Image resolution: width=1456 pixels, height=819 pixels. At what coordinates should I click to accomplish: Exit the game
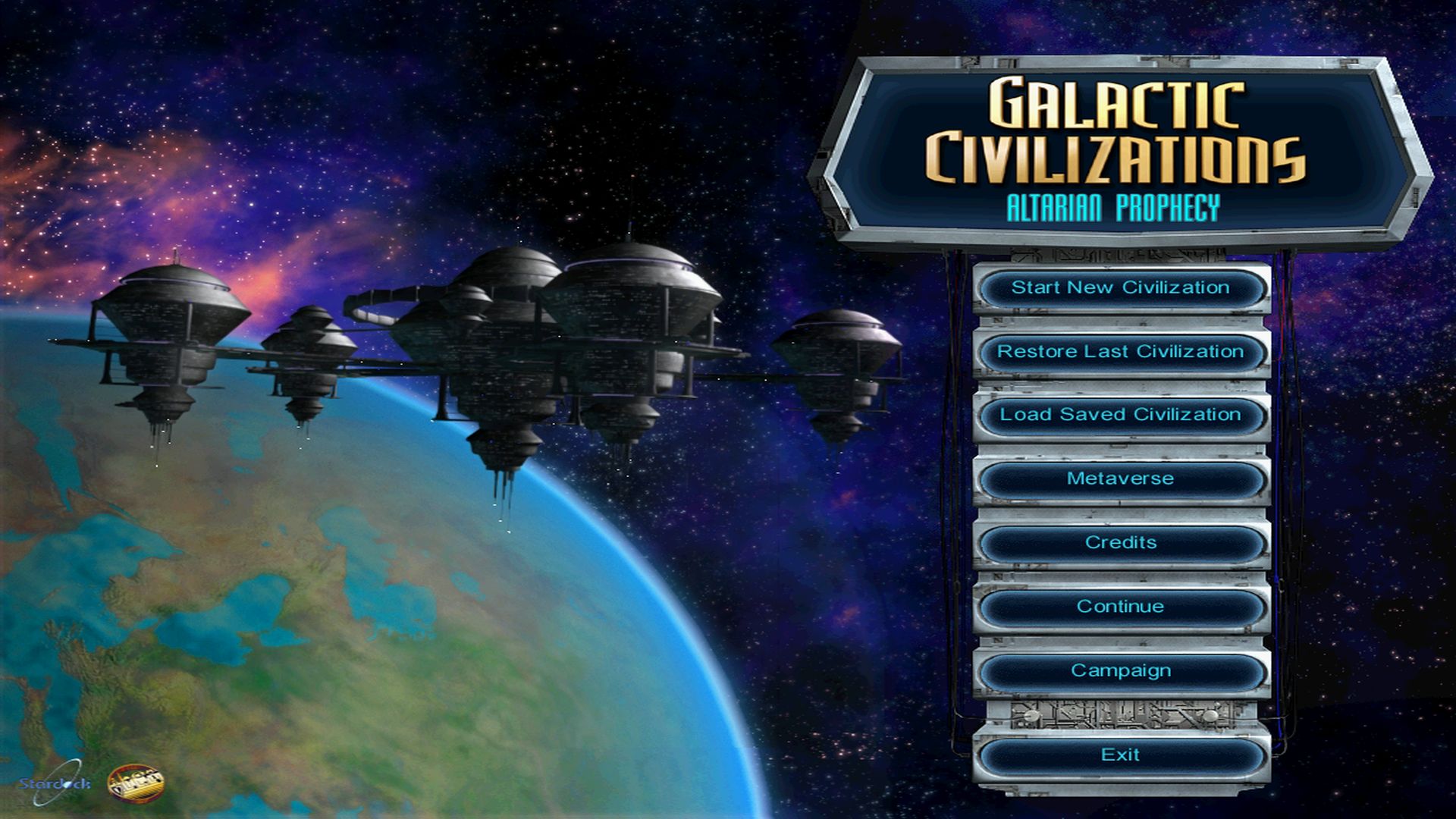point(1121,754)
